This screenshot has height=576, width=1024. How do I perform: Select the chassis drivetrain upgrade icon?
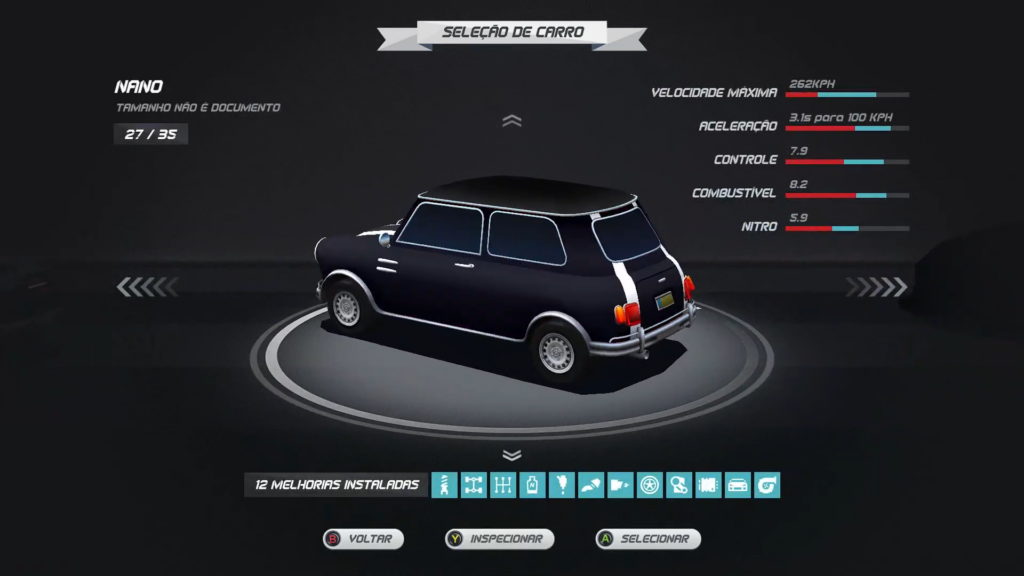click(x=474, y=485)
